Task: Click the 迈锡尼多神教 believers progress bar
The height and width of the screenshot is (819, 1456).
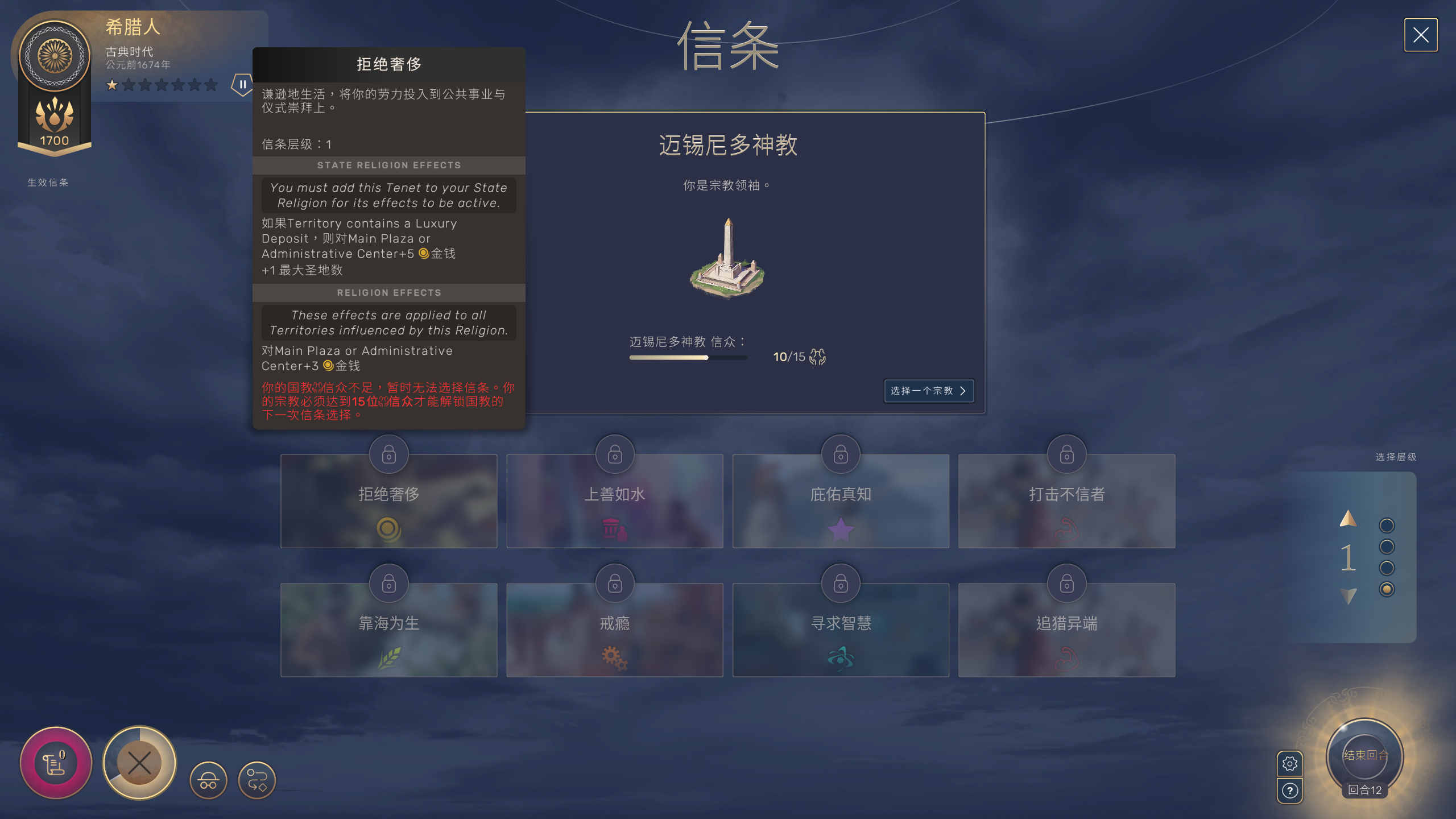Action: (x=688, y=358)
